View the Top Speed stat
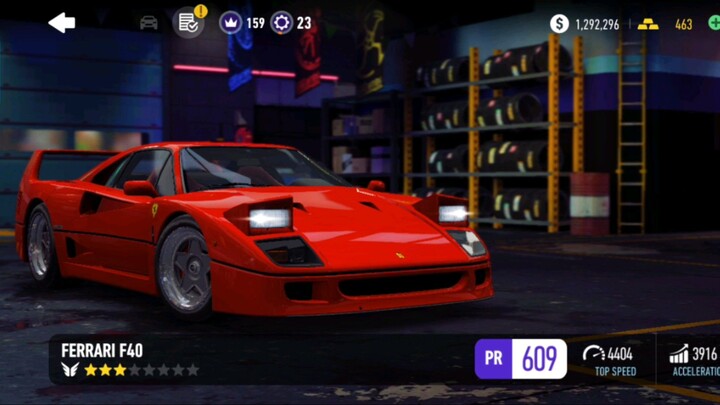 [615, 359]
